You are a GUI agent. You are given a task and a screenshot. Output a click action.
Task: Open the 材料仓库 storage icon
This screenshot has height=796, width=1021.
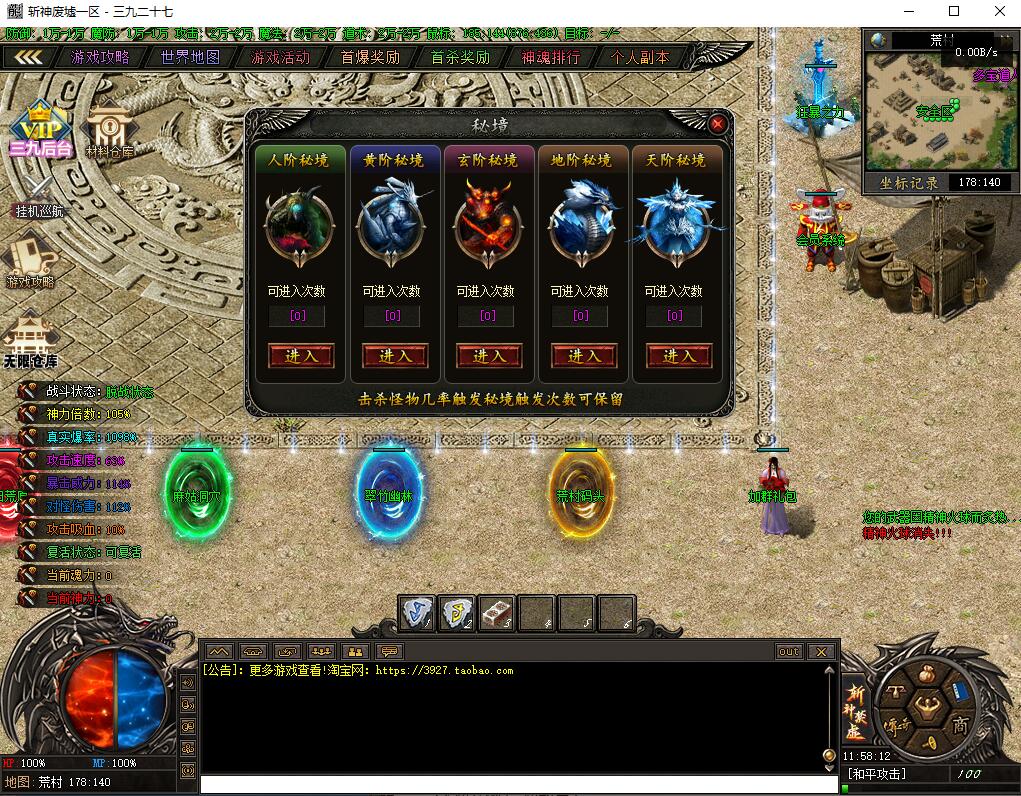(x=108, y=130)
